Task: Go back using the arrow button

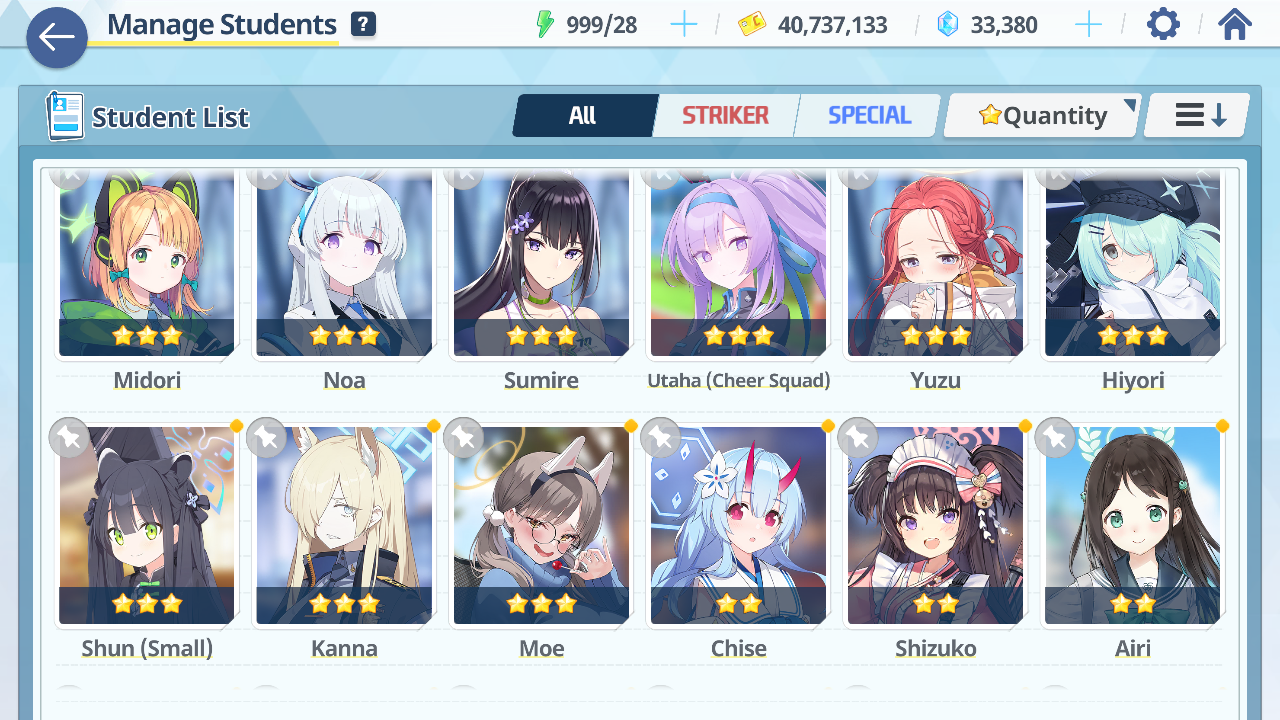Action: point(57,38)
